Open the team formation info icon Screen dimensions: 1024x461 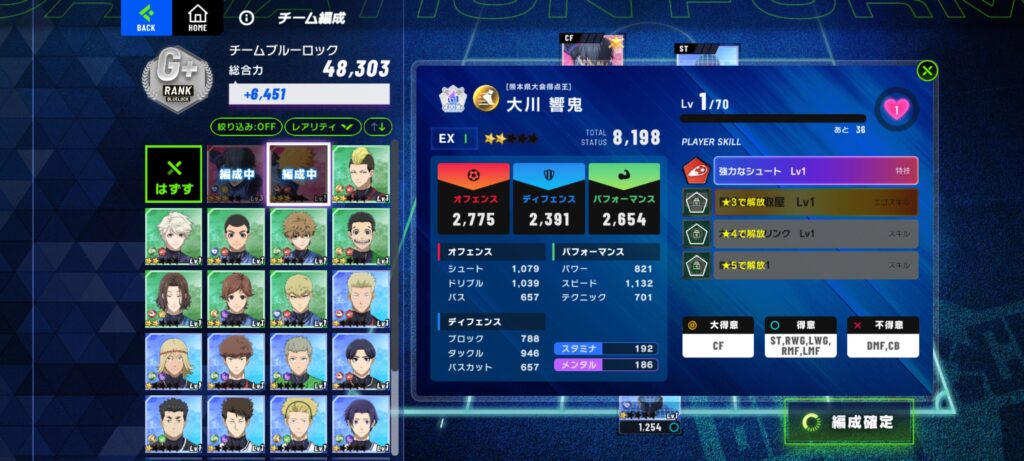(247, 18)
